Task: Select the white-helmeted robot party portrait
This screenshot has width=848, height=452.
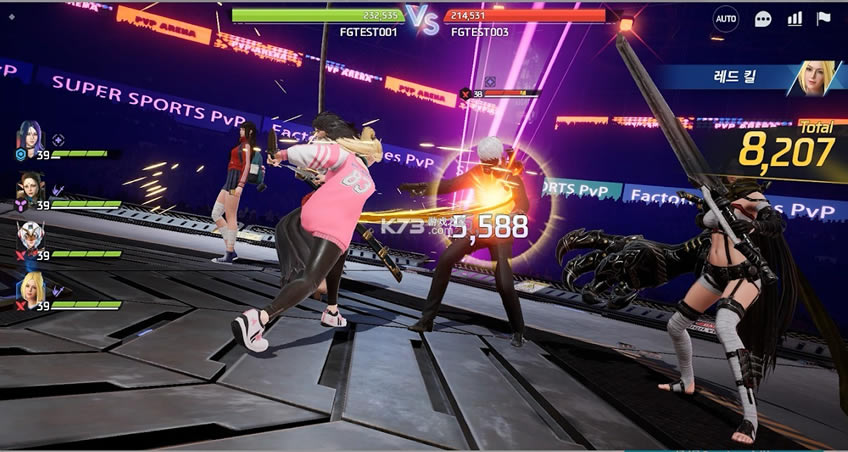Action: click(x=29, y=237)
